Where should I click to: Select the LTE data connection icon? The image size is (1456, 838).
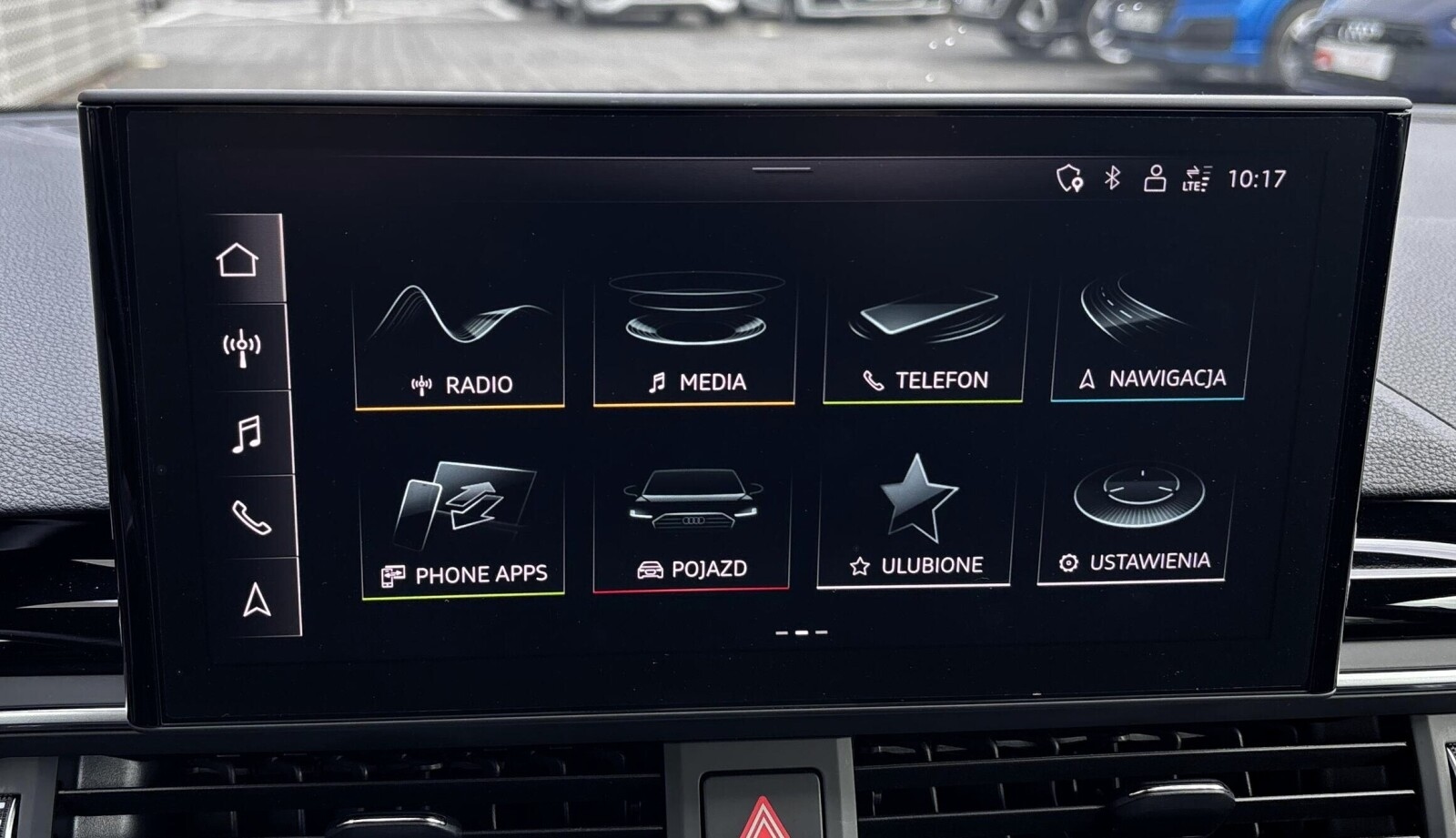point(1197,178)
